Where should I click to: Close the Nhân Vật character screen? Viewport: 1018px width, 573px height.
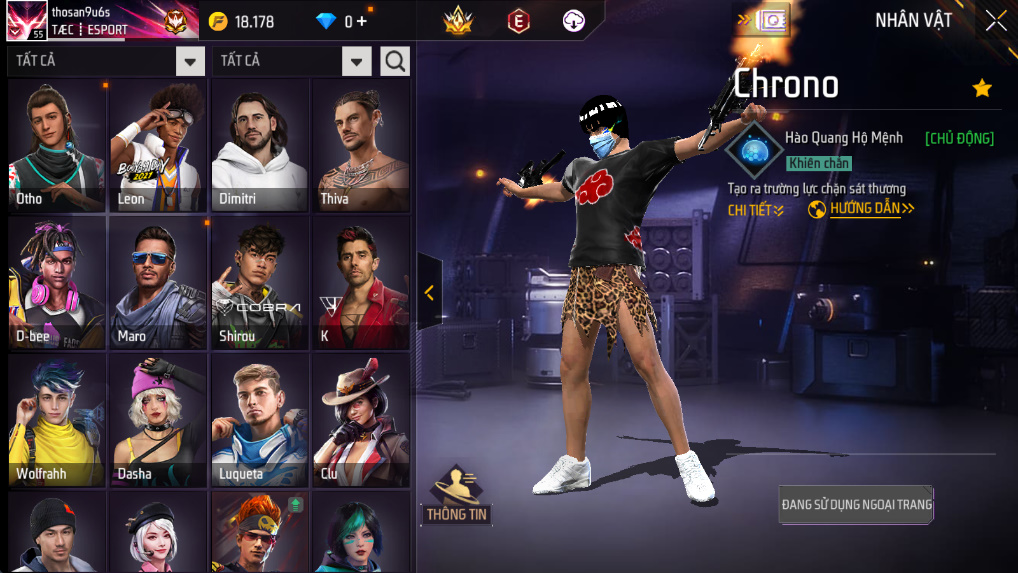click(995, 21)
